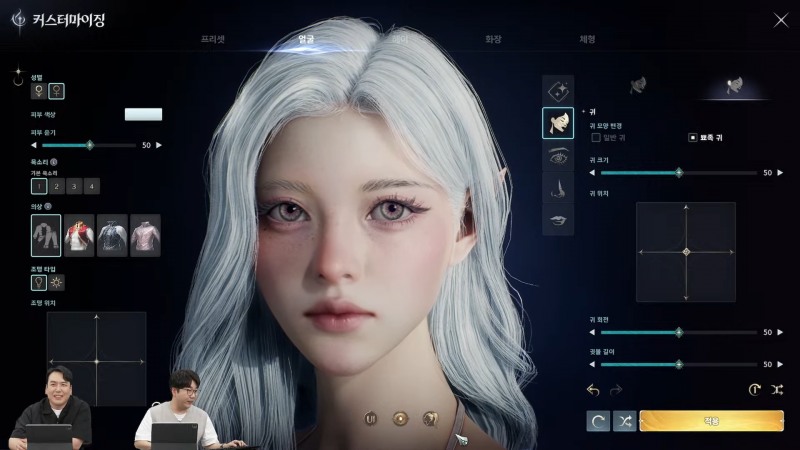The height and width of the screenshot is (450, 800).
Task: Adjust the 피부 윤기 skin gloss slider
Action: pyautogui.click(x=90, y=145)
